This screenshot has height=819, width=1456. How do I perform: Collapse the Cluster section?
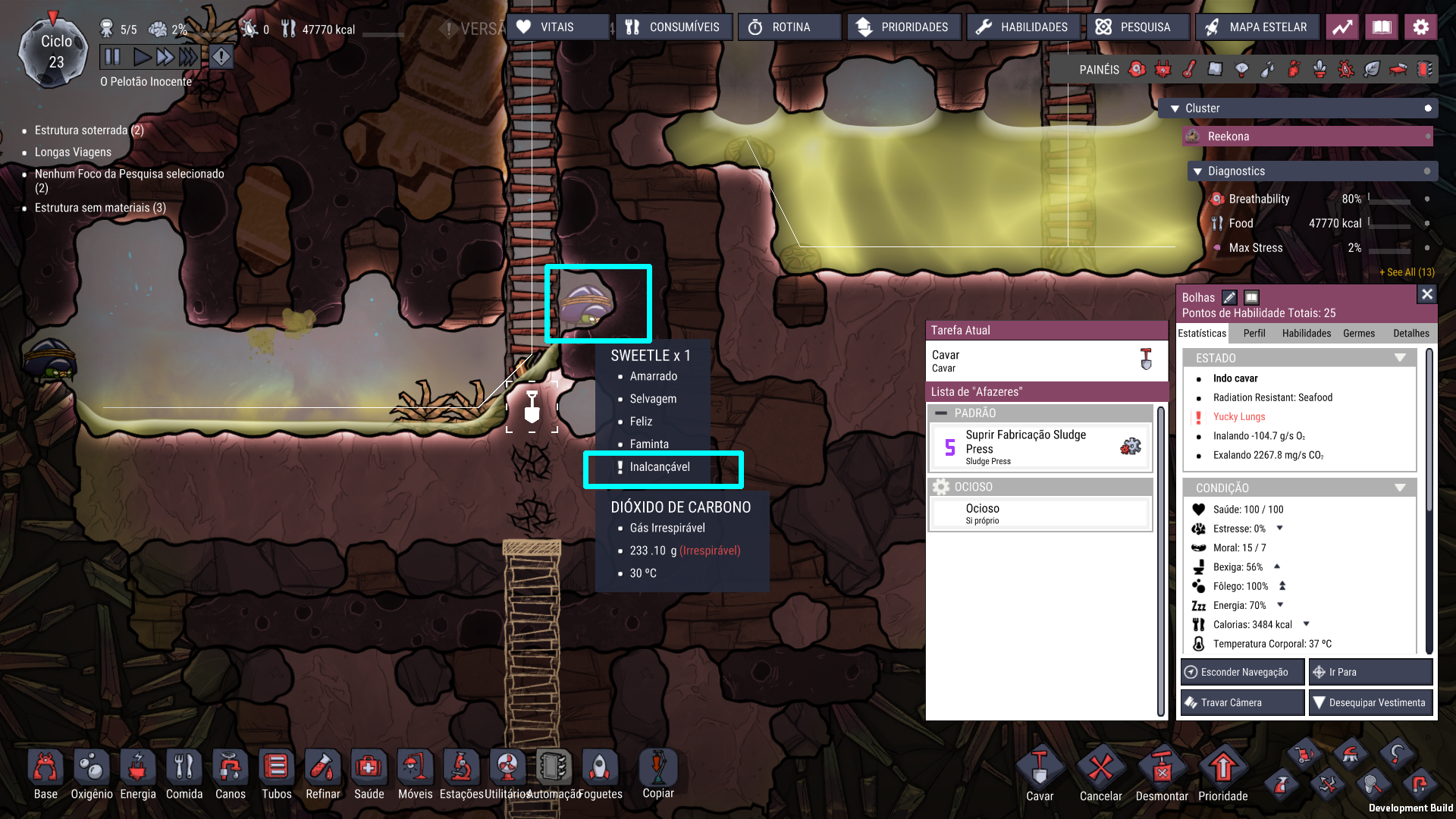pos(1175,108)
